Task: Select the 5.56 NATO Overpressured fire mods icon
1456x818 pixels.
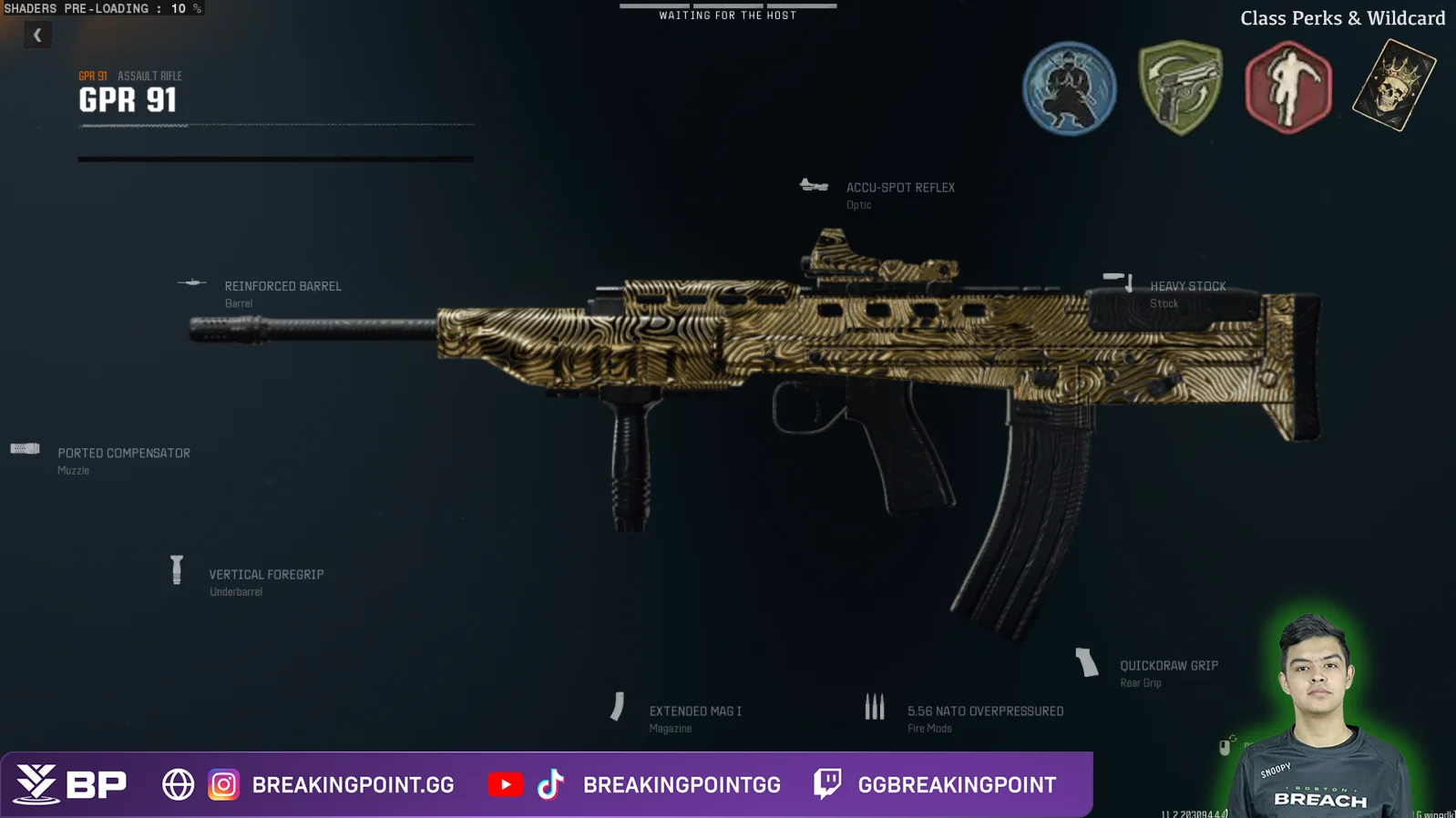Action: click(876, 705)
